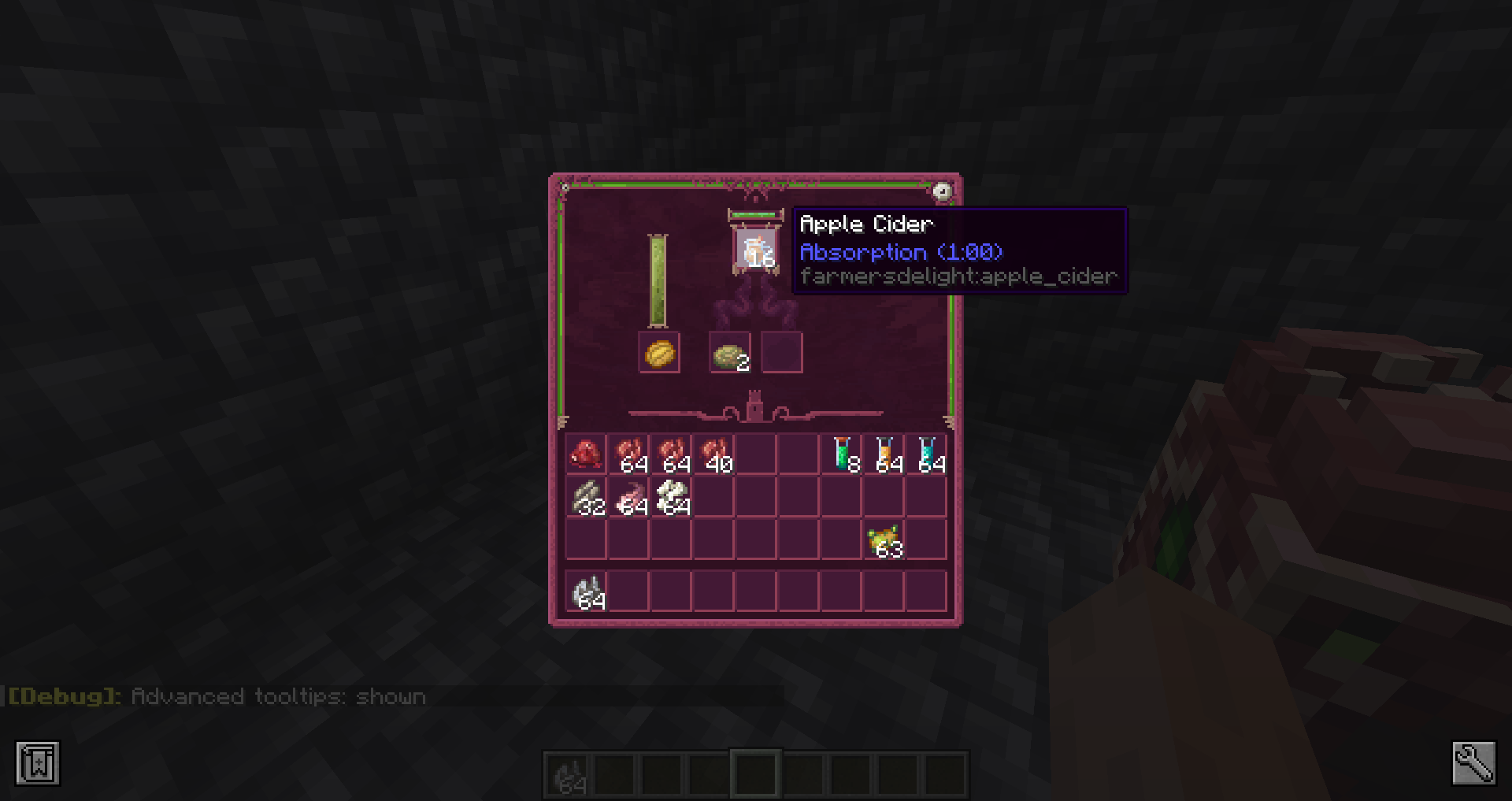Choose the teal test tube stack
The image size is (1512, 801).
(927, 454)
